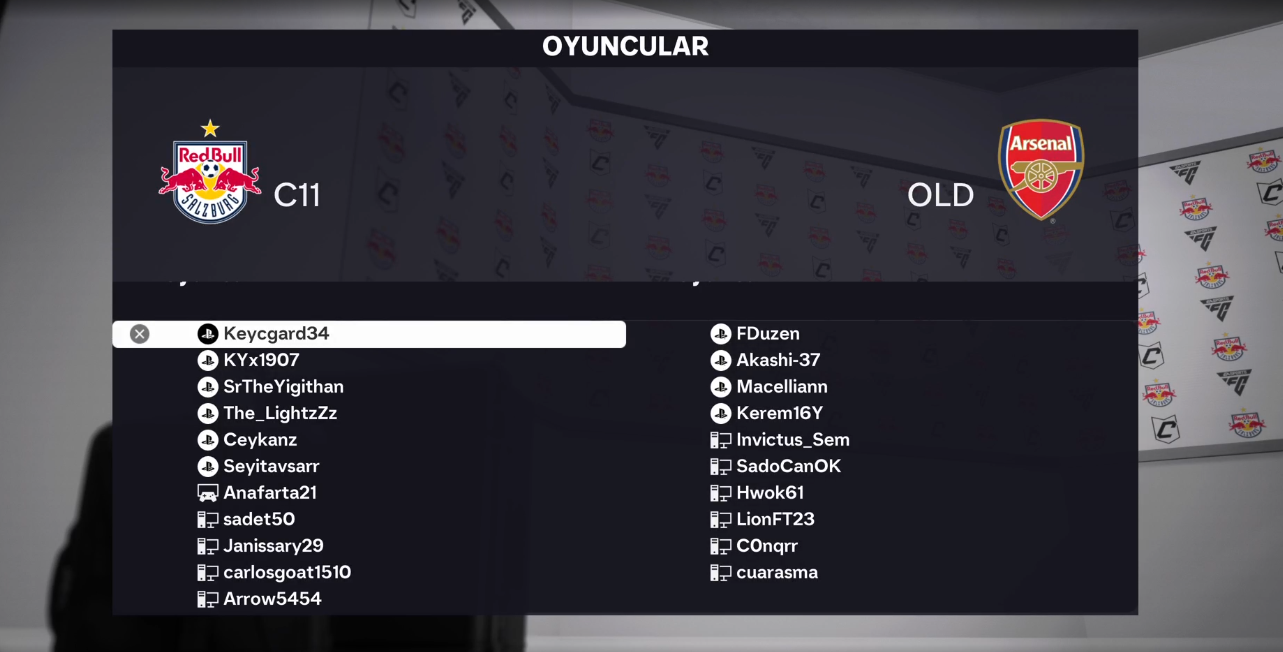1283x652 pixels.
Task: Select player Anafarta21
Action: [270, 493]
